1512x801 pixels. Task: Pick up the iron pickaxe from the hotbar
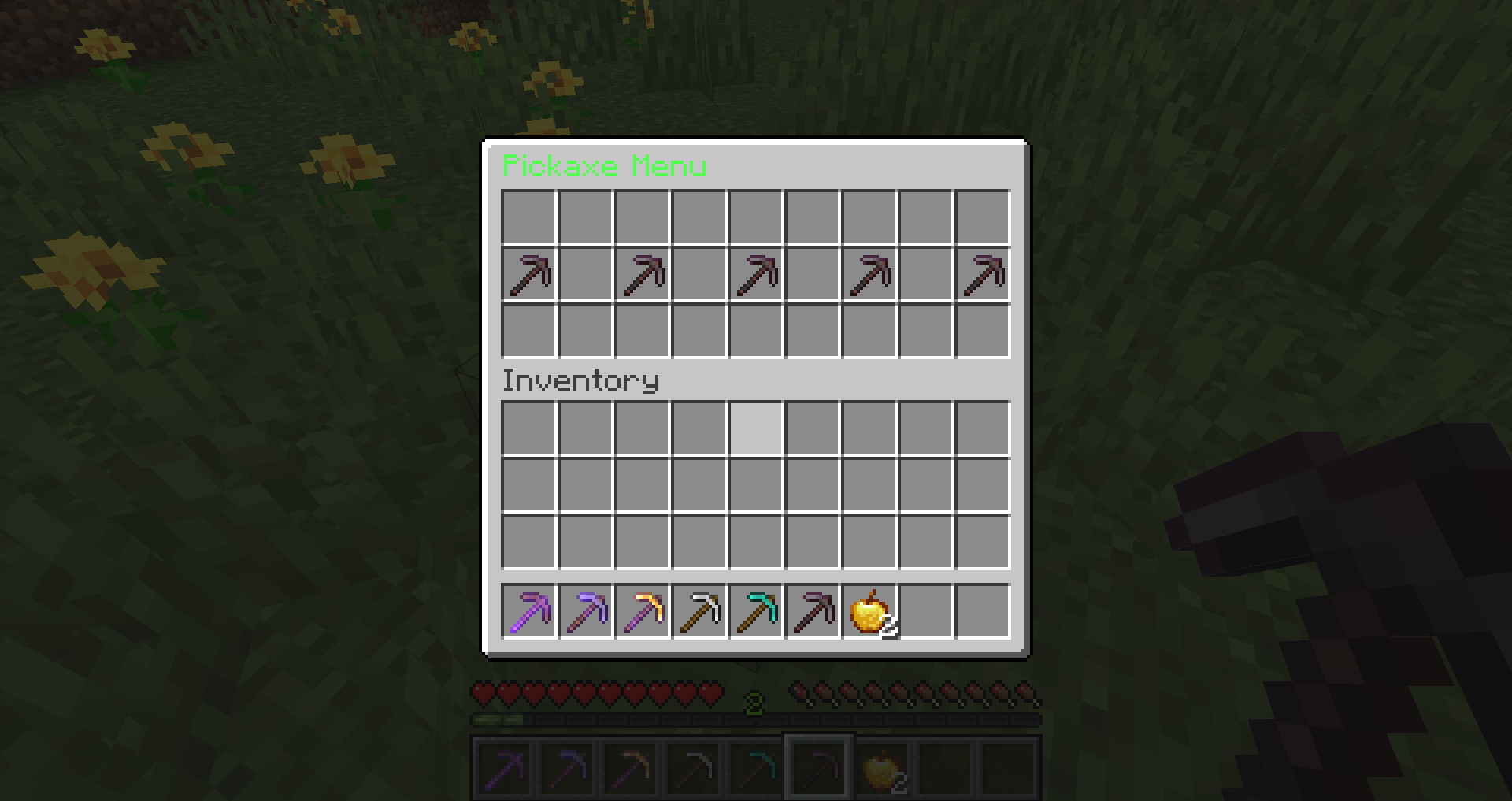point(699,613)
